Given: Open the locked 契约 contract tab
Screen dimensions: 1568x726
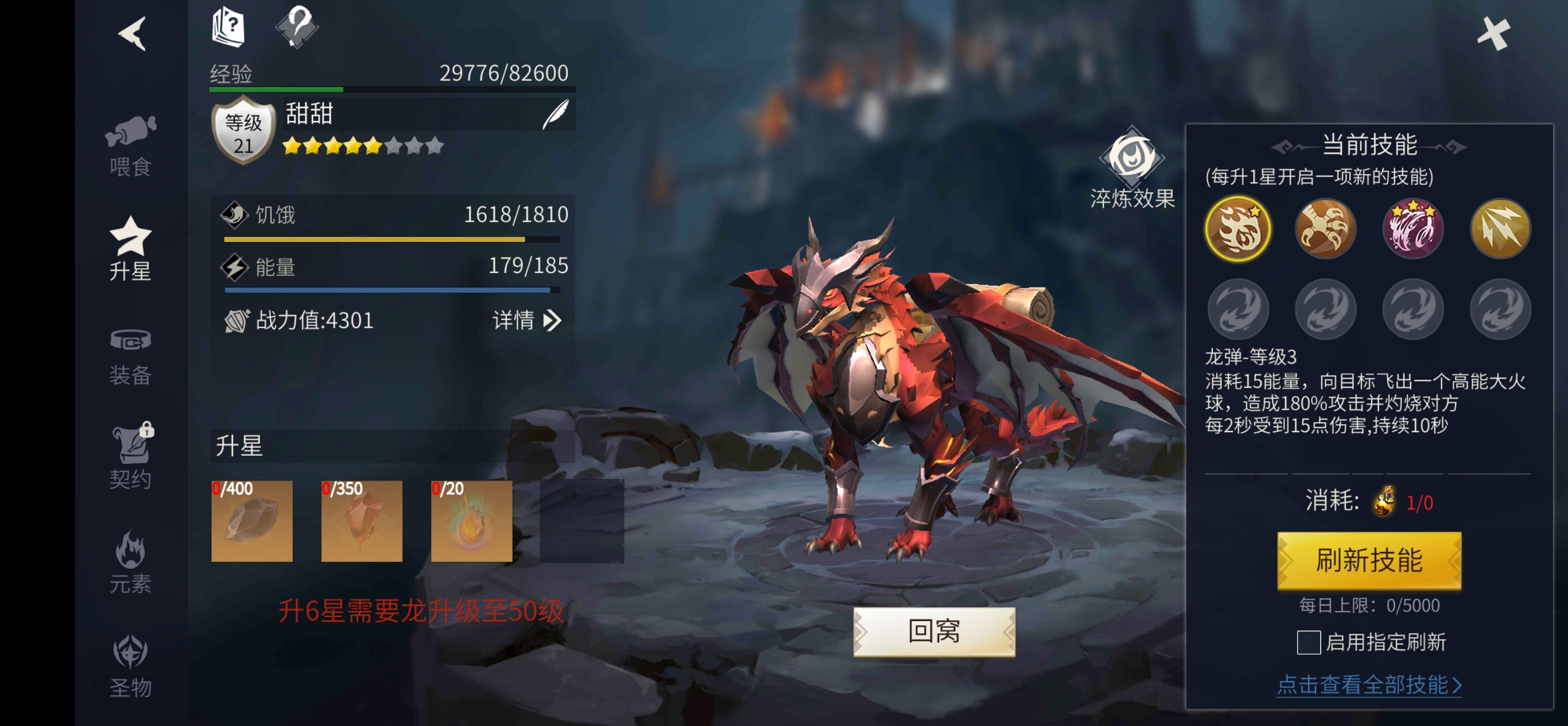Looking at the screenshot, I should (x=130, y=457).
